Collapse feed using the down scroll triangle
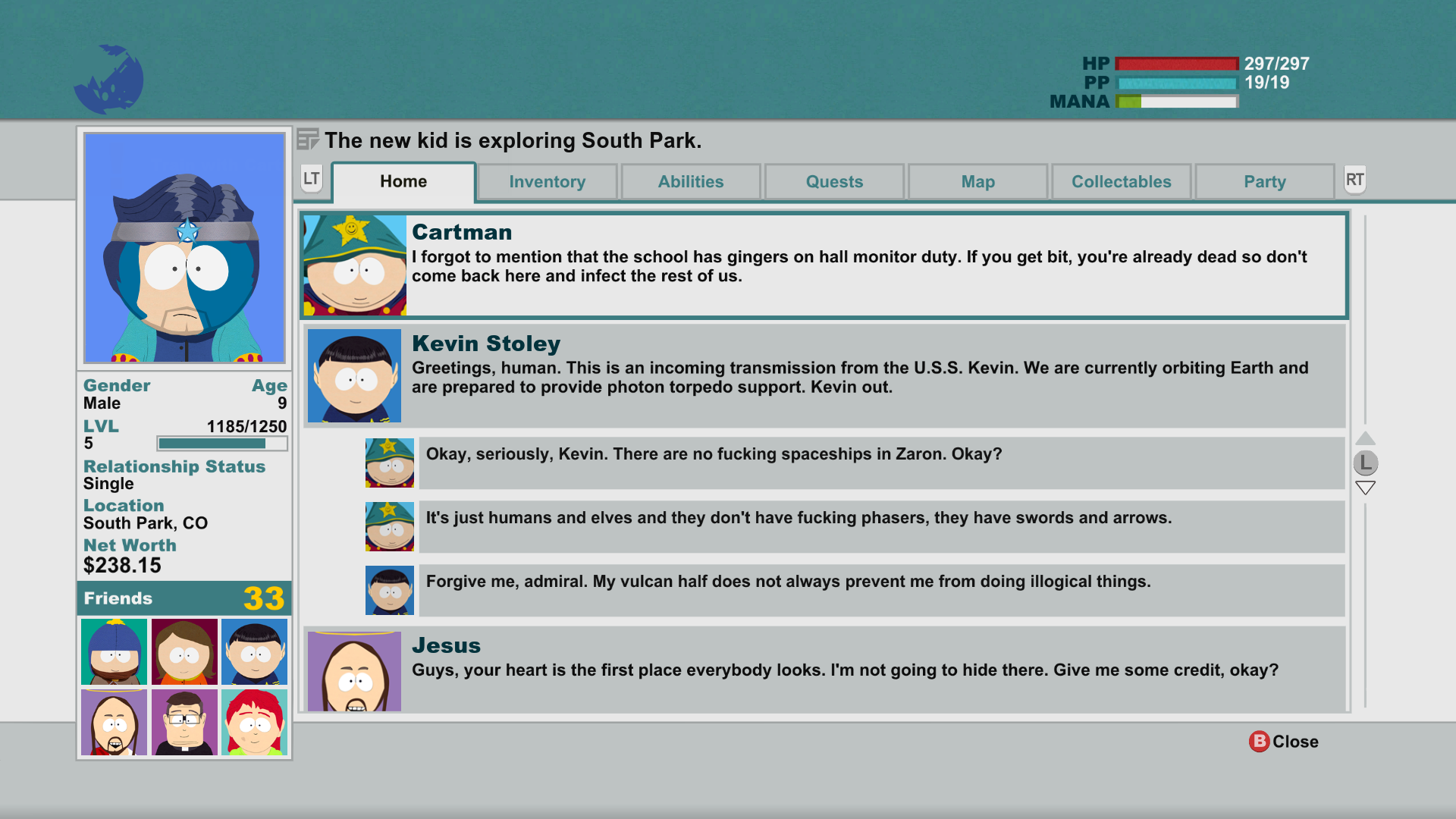The height and width of the screenshot is (819, 1456). click(x=1365, y=488)
